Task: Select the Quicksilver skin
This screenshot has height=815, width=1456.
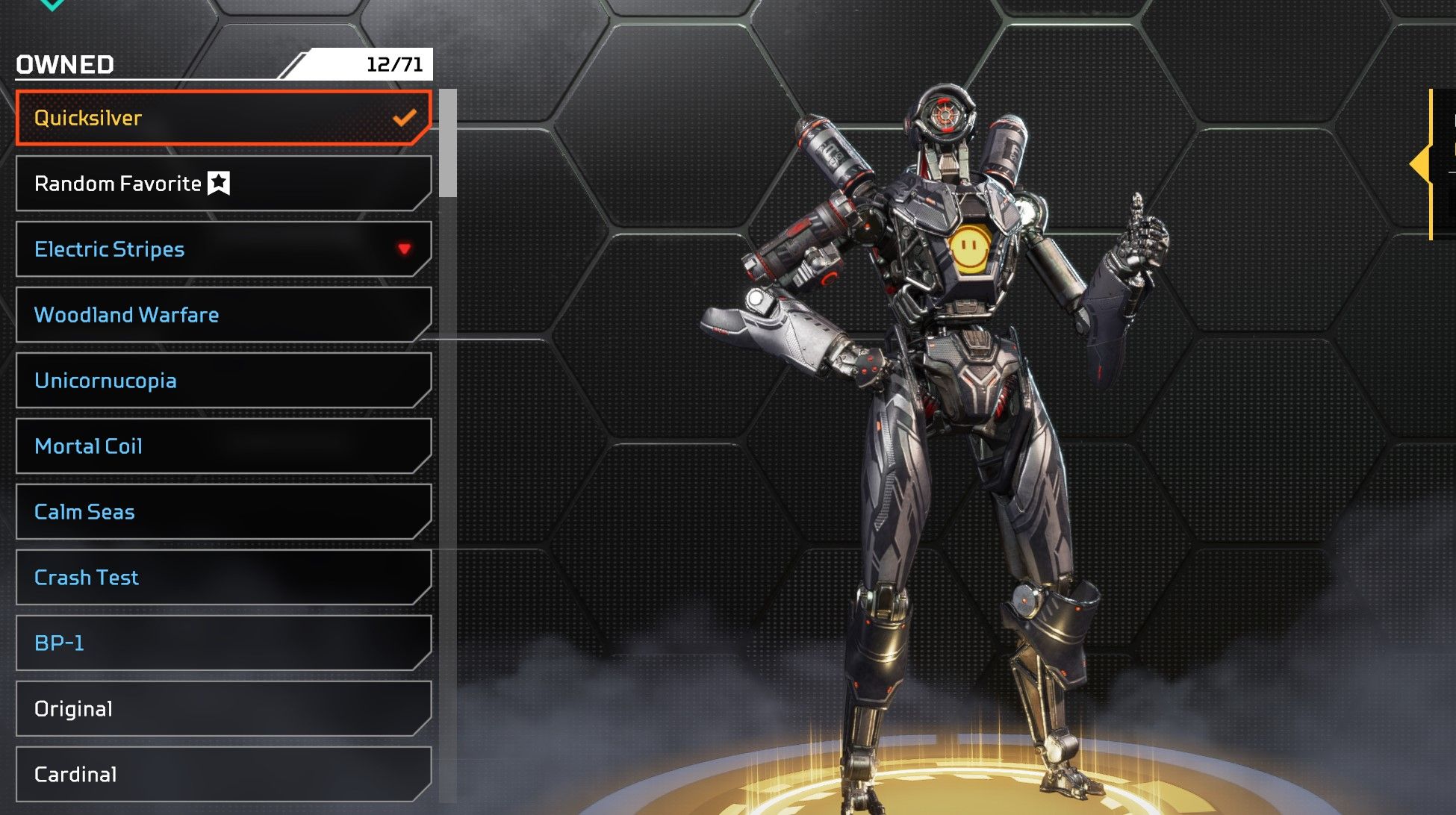Action: click(223, 118)
